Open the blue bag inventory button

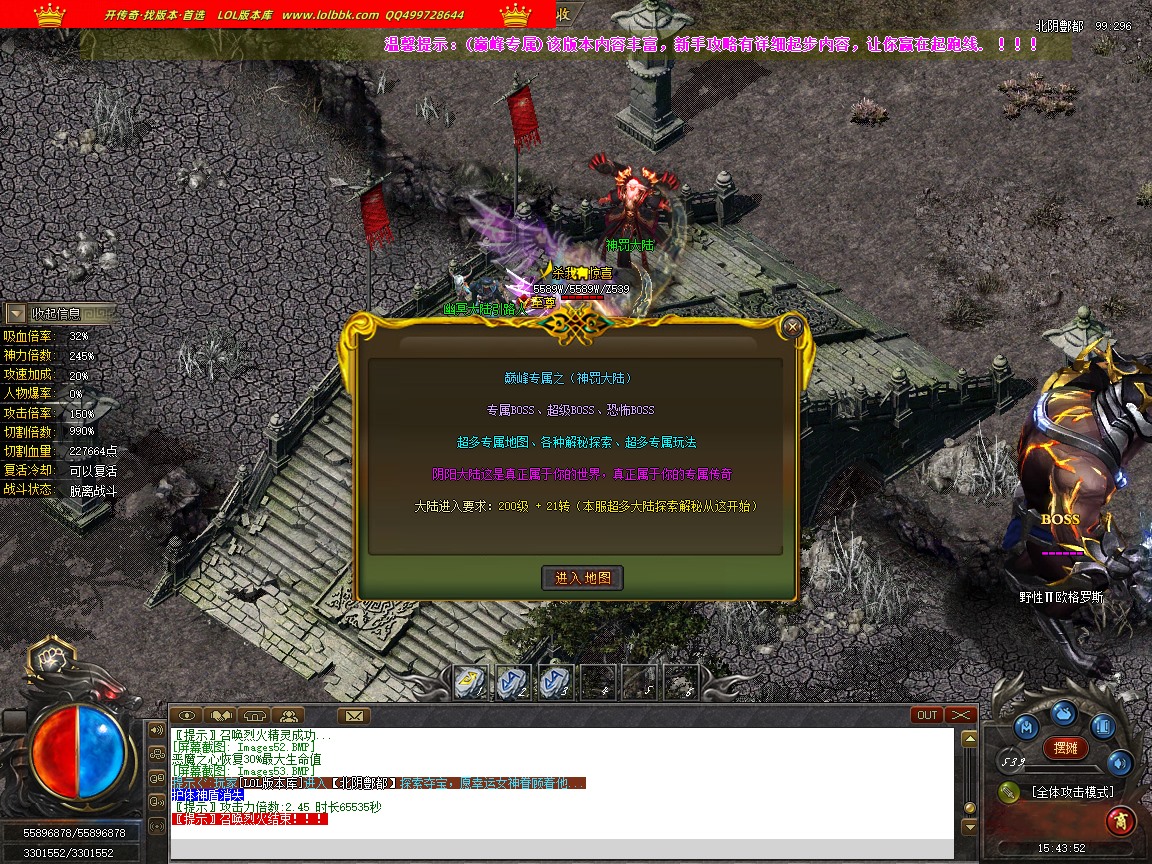[x=1064, y=712]
